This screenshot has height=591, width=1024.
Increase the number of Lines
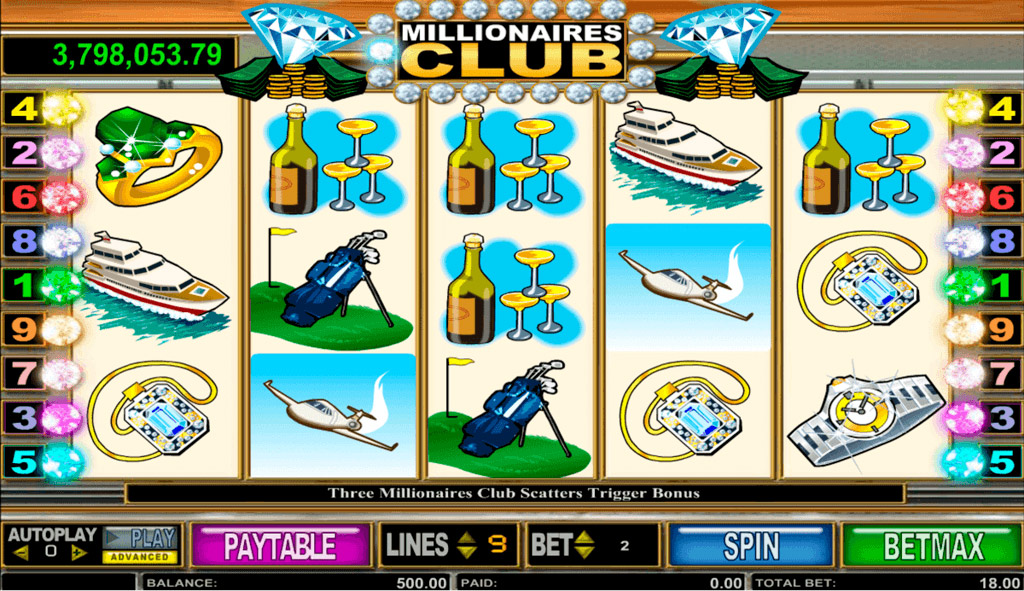pyautogui.click(x=466, y=538)
